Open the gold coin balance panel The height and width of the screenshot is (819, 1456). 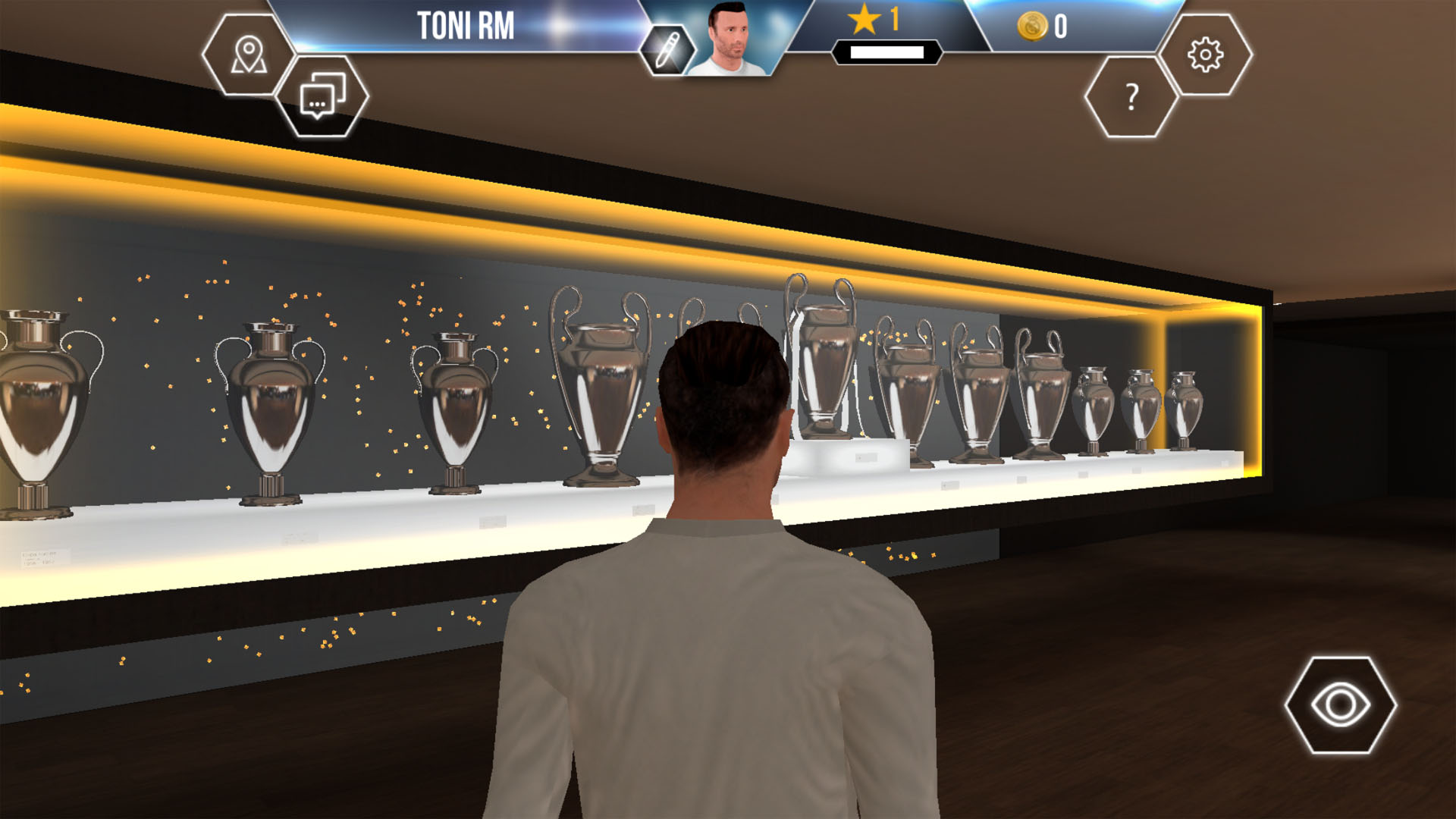click(x=1045, y=27)
